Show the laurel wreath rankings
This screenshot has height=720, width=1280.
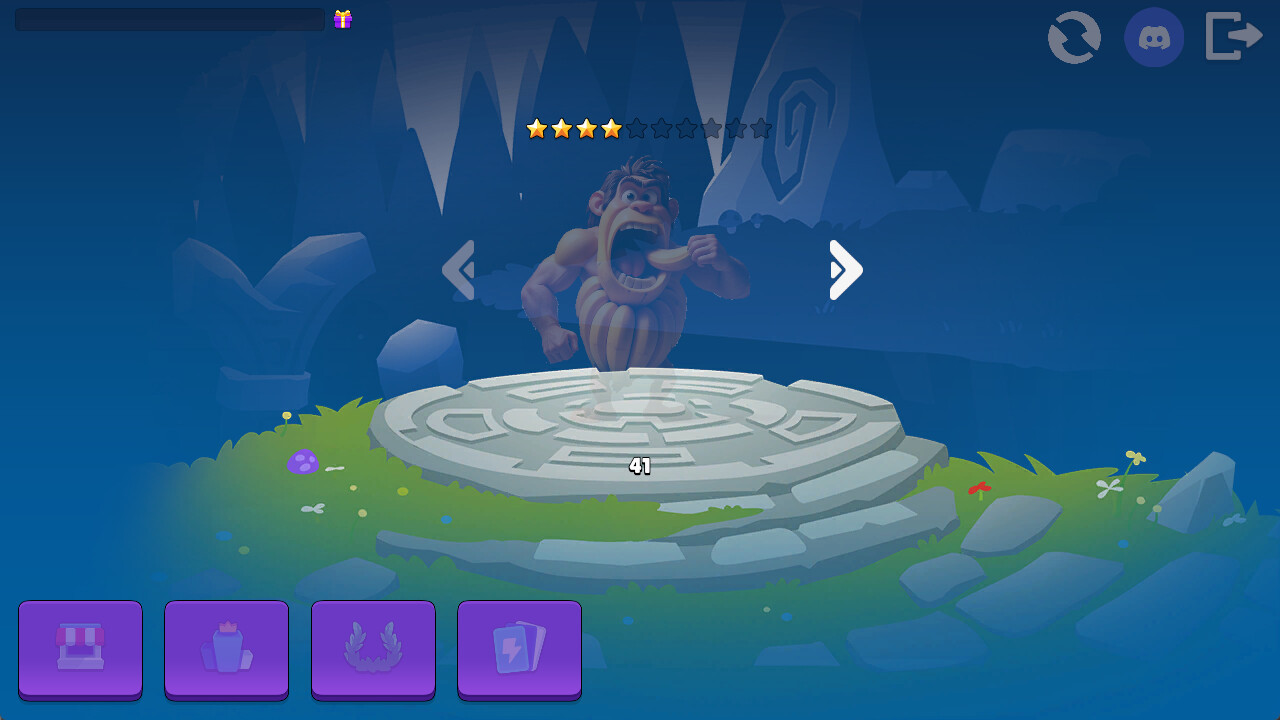click(x=373, y=648)
